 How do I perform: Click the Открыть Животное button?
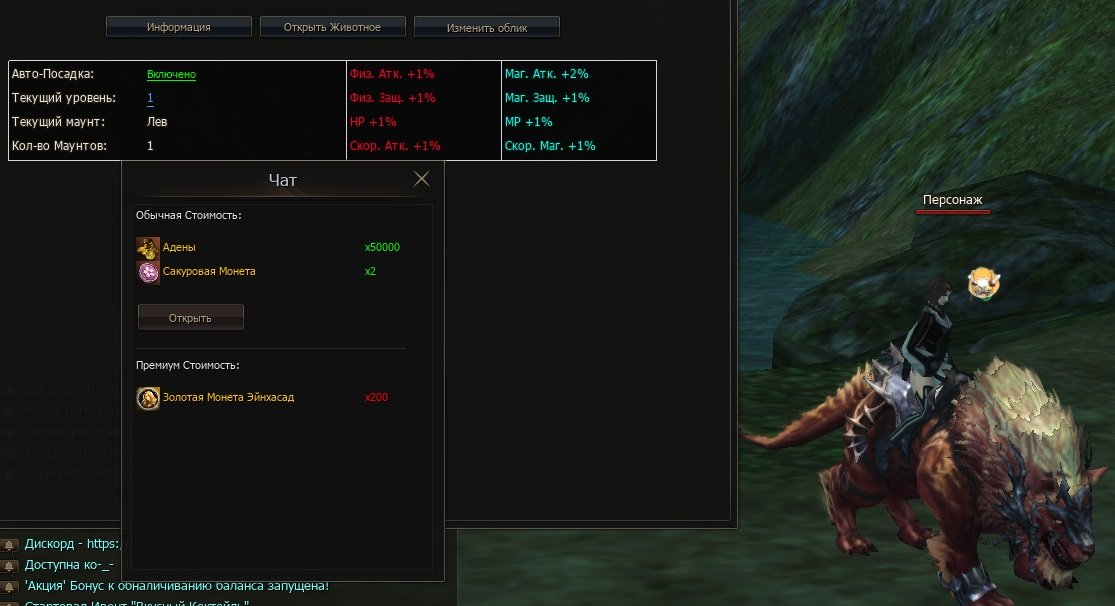coord(332,27)
